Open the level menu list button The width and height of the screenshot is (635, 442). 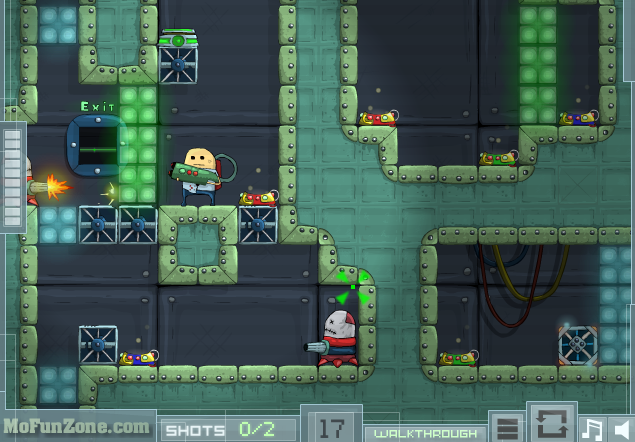[508, 428]
